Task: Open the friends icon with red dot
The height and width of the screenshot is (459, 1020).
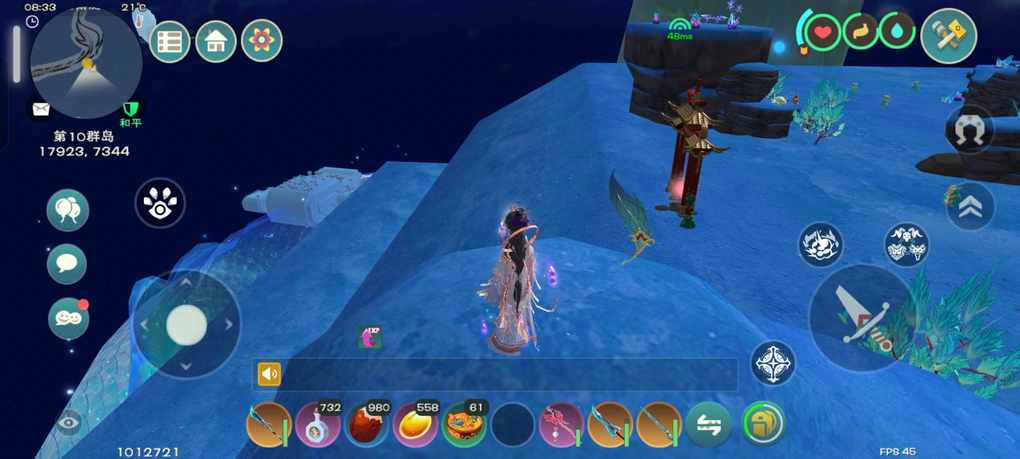Action: pyautogui.click(x=68, y=318)
